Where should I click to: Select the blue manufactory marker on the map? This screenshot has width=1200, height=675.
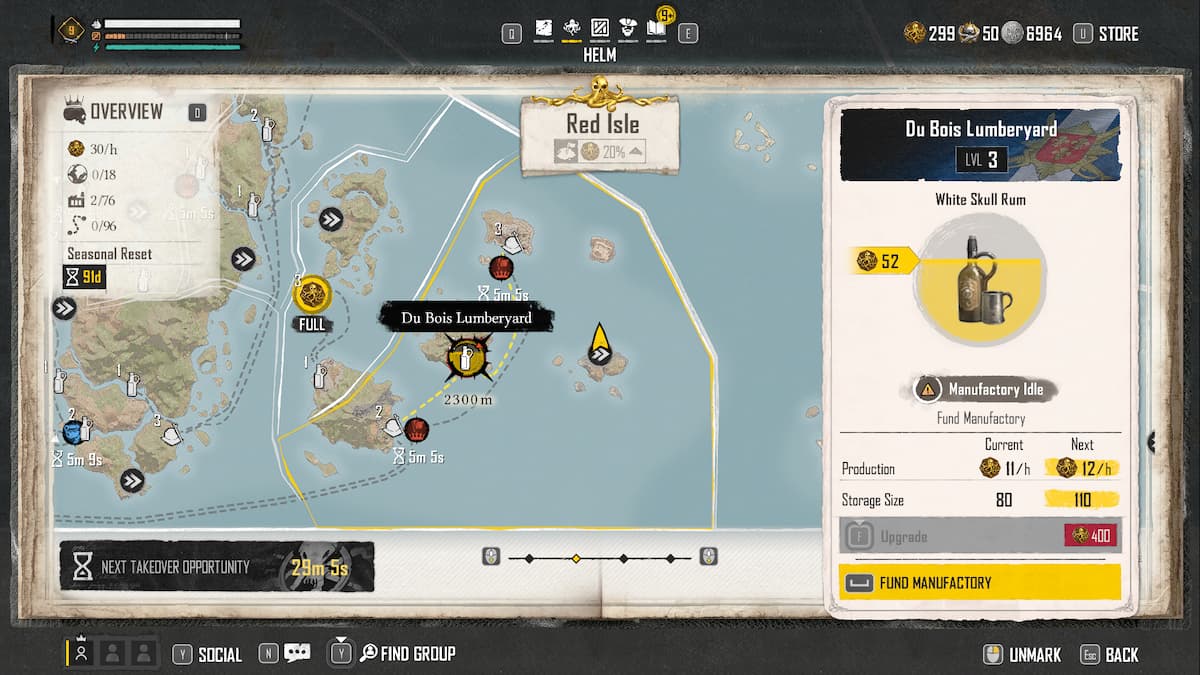(73, 431)
